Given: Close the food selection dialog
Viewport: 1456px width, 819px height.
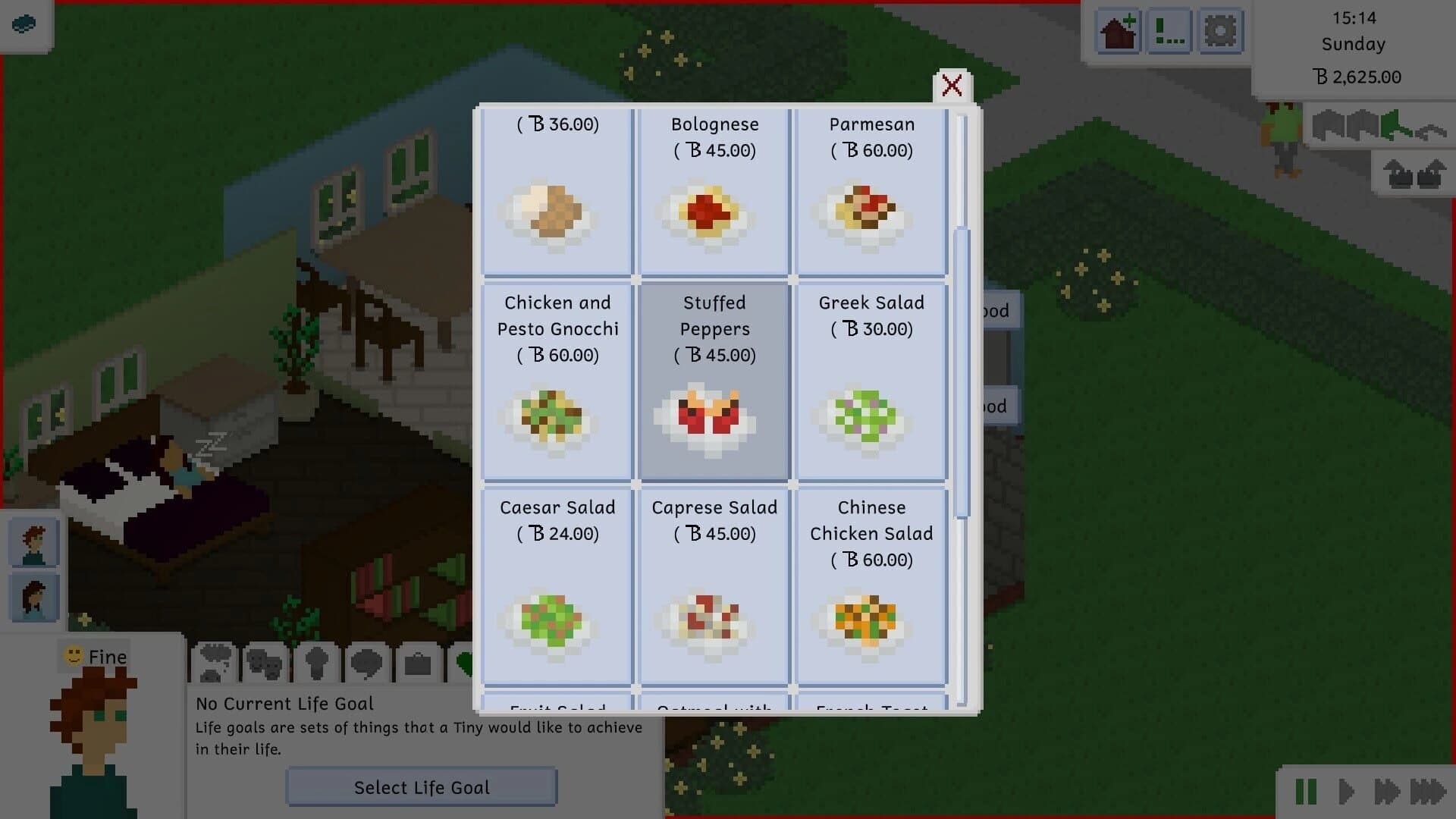Looking at the screenshot, I should click(952, 86).
